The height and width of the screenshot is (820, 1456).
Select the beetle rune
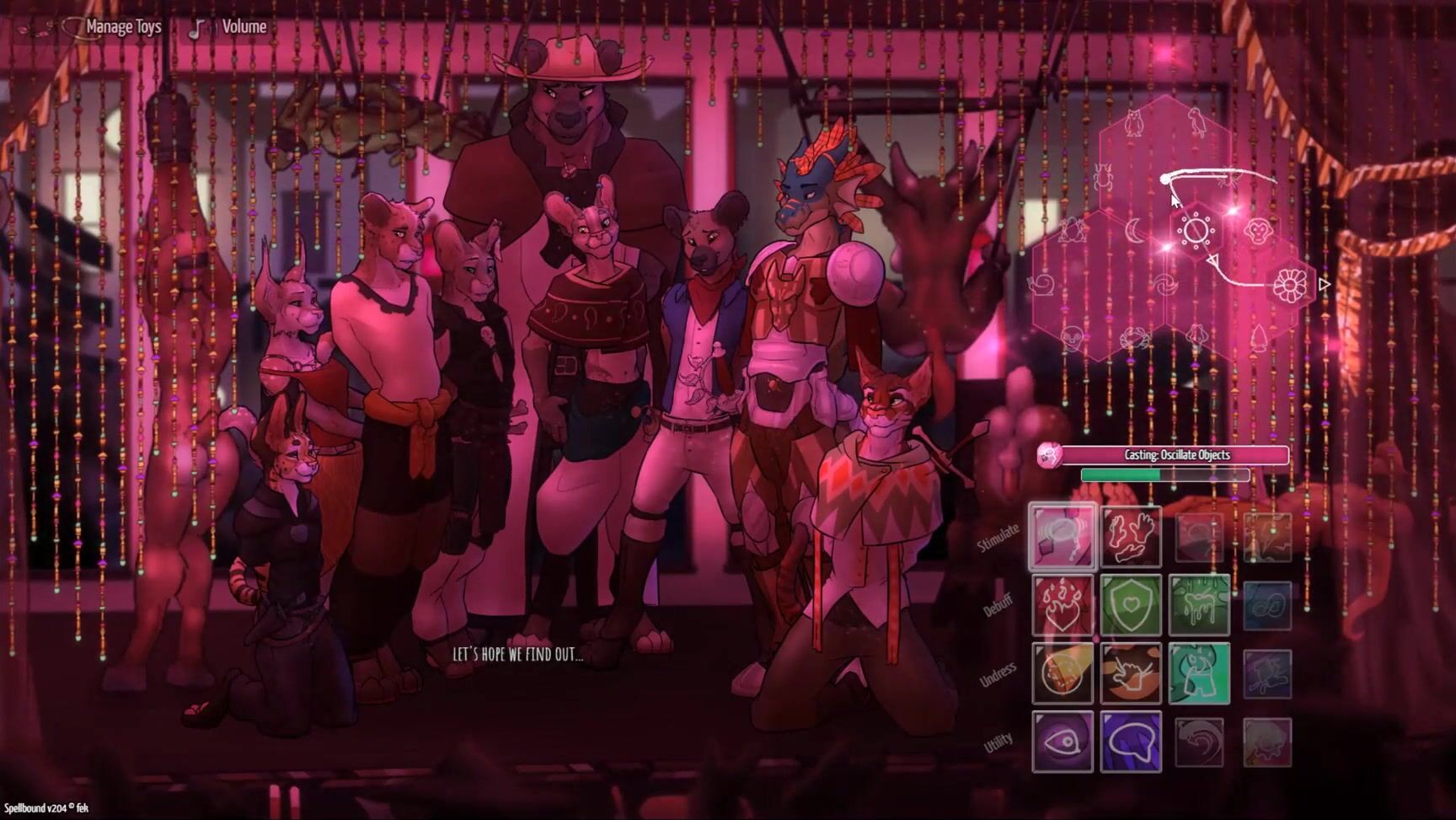coord(1102,178)
